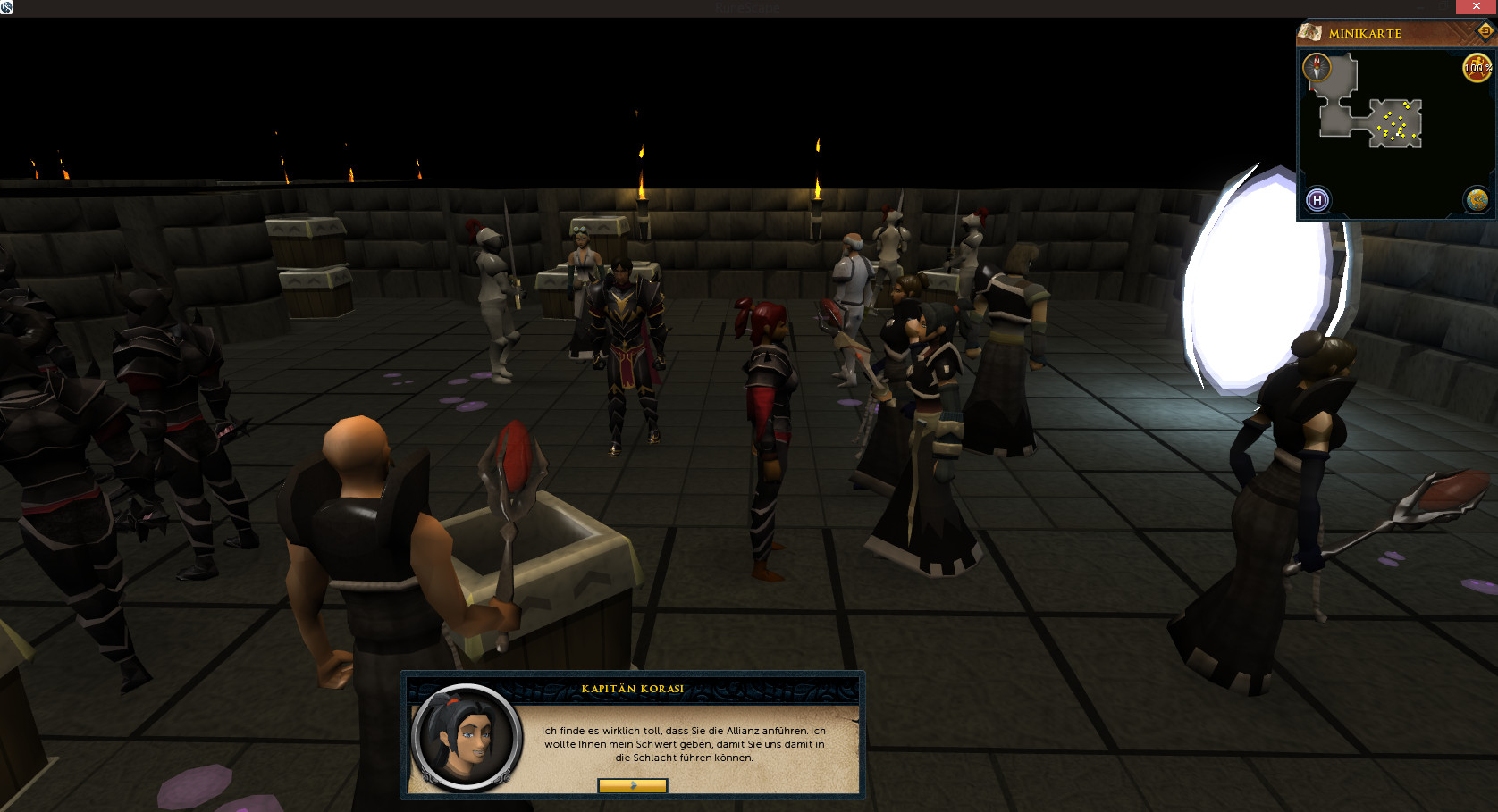Close the game window
This screenshot has height=812, width=1498.
1477,7
